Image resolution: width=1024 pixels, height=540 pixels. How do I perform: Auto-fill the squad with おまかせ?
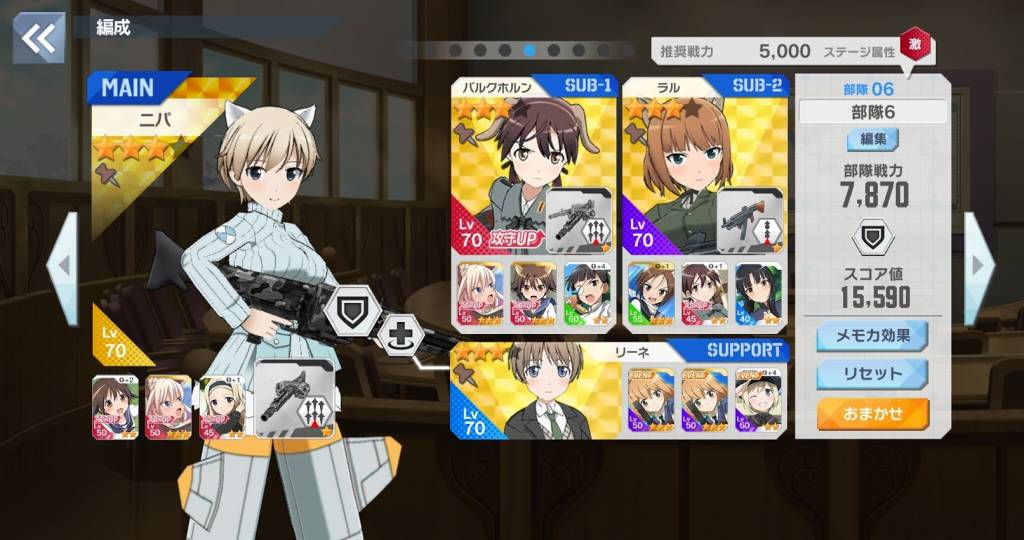(x=871, y=413)
